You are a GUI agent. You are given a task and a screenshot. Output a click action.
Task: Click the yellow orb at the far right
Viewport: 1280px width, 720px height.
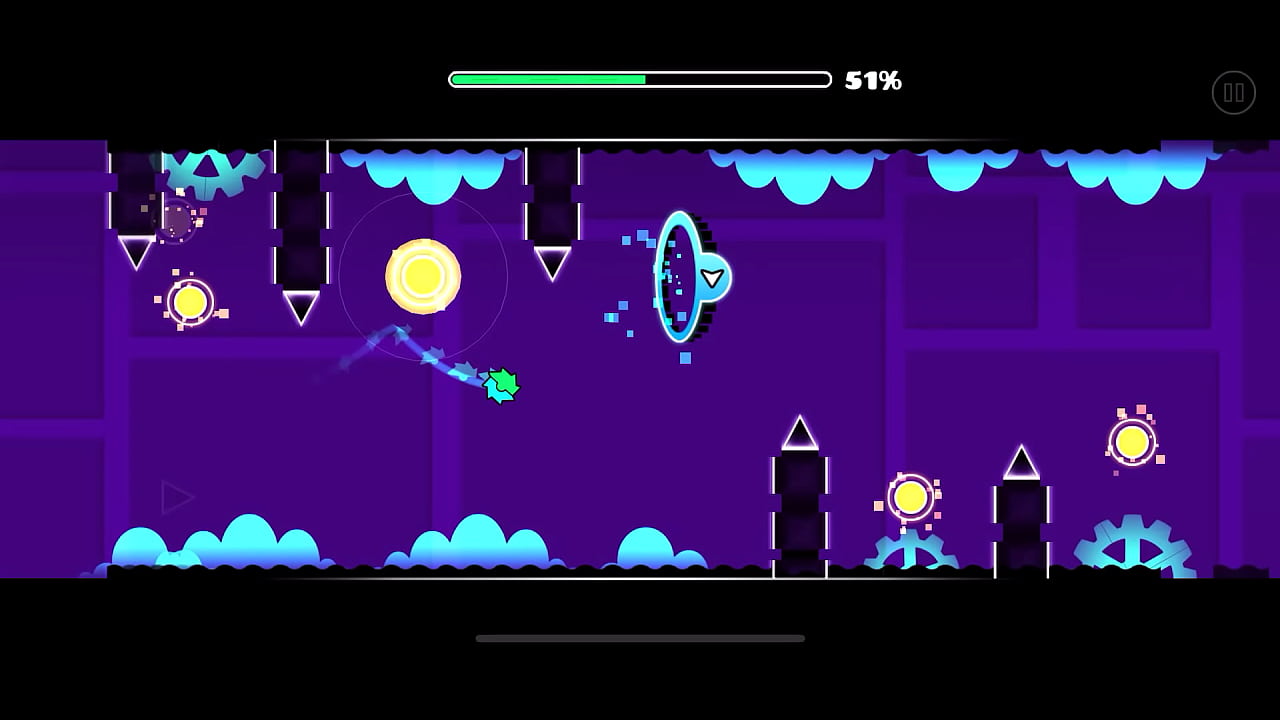pyautogui.click(x=1134, y=440)
